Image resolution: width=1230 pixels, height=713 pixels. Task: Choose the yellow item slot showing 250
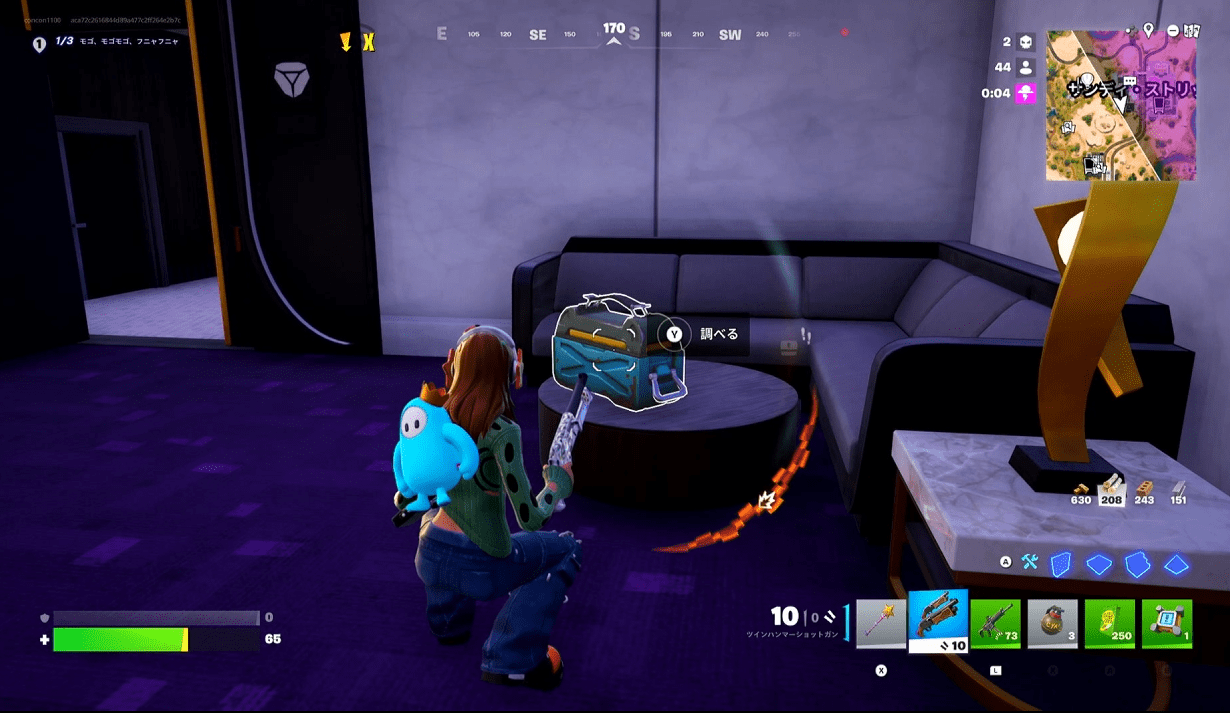[x=1110, y=624]
